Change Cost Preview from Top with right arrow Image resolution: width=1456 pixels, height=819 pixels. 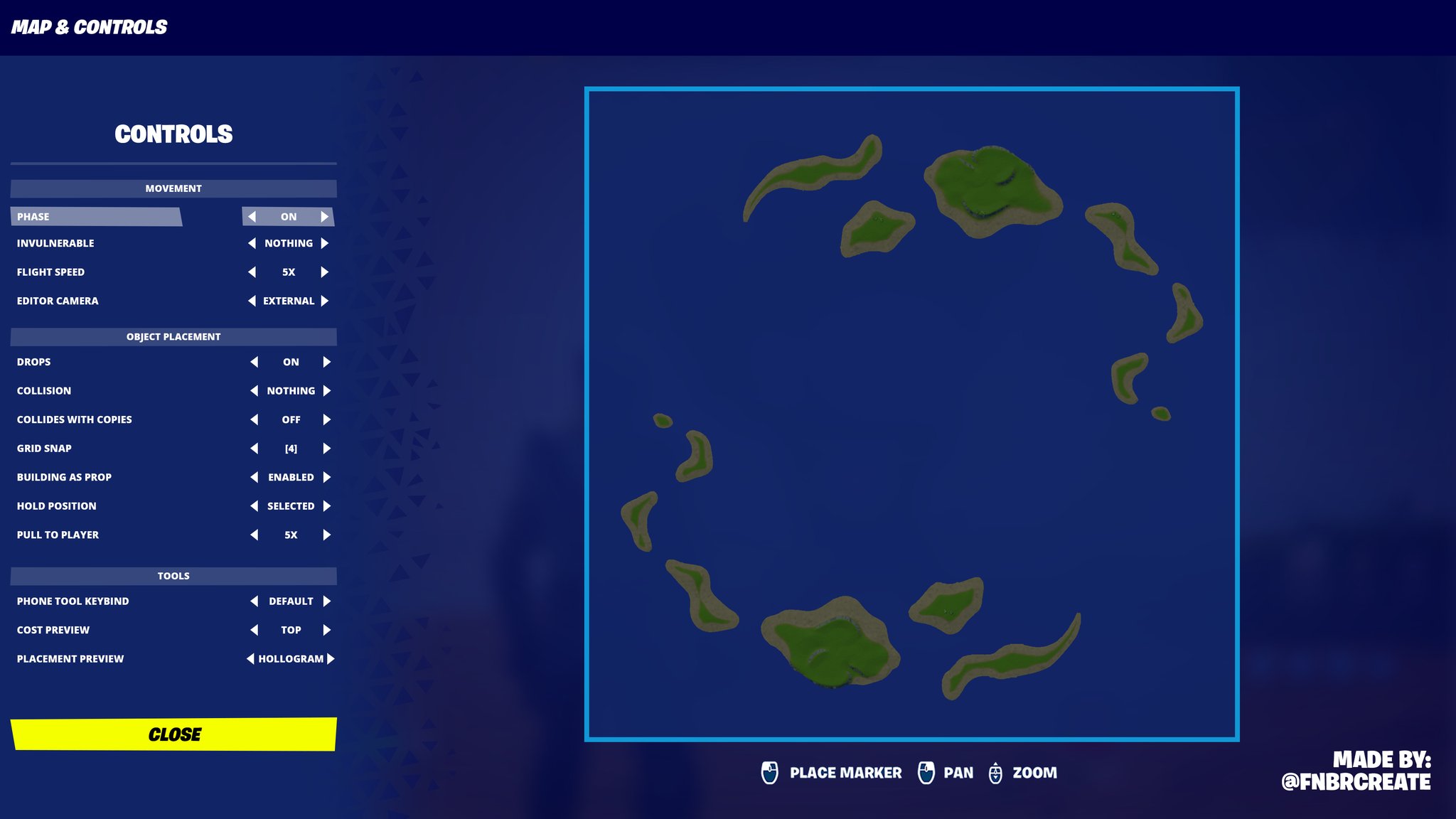click(x=326, y=629)
